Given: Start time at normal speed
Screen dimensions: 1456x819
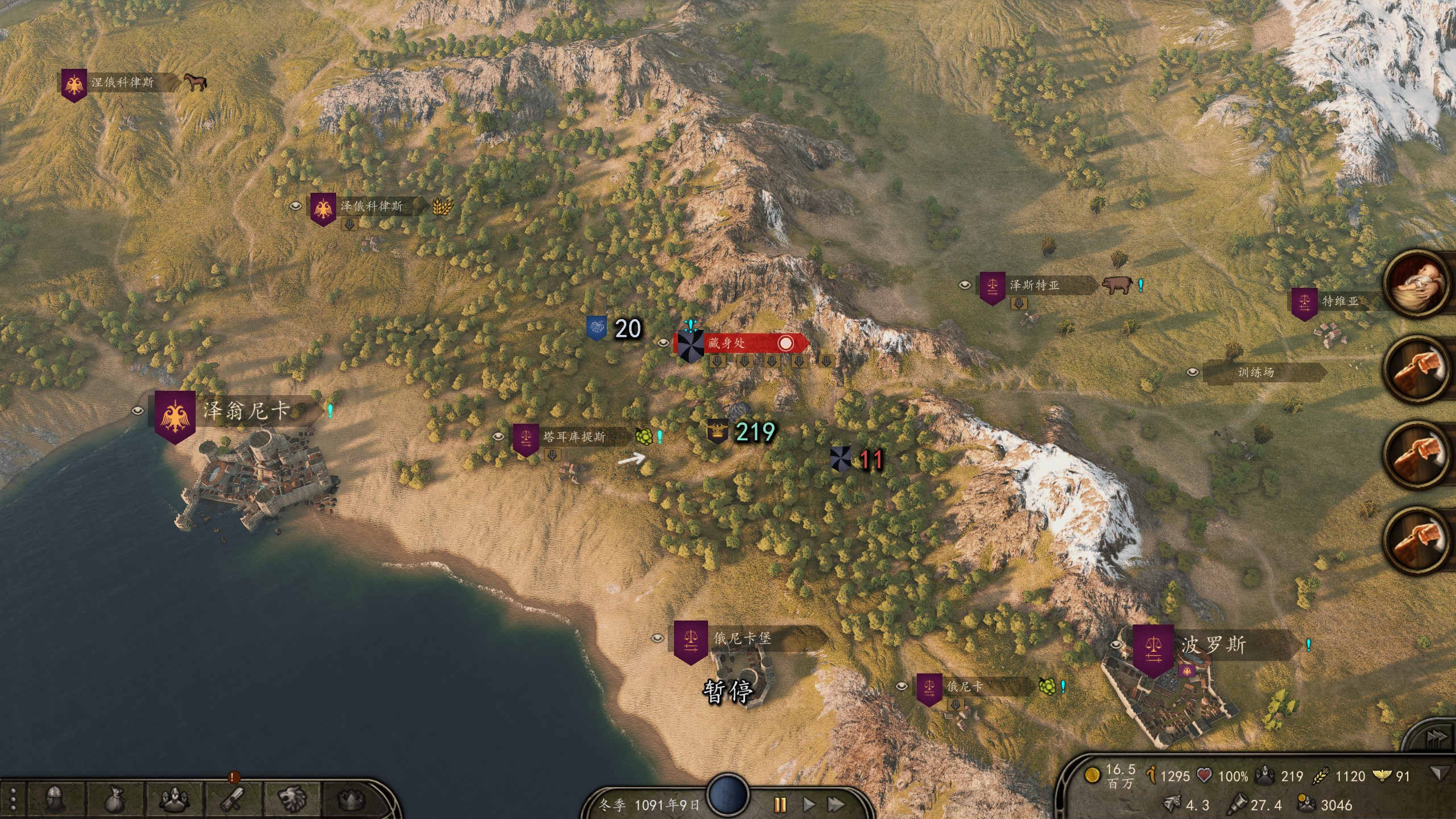Looking at the screenshot, I should pyautogui.click(x=808, y=804).
